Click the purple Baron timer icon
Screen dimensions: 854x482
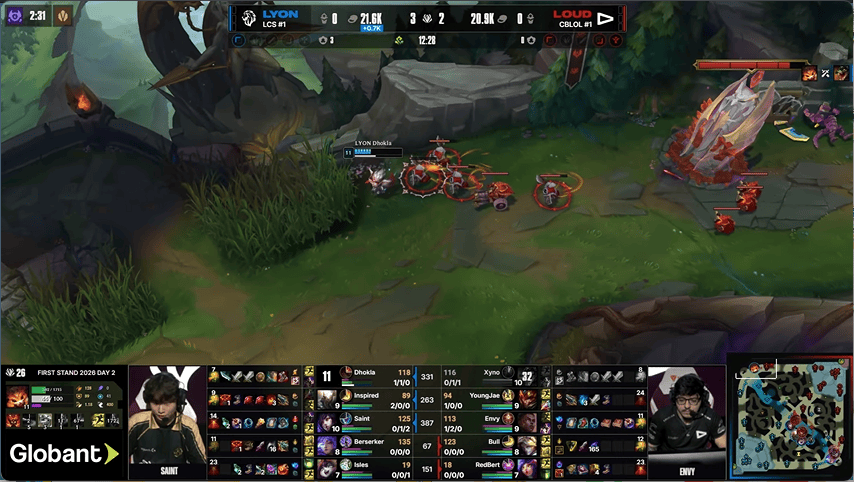17,17
